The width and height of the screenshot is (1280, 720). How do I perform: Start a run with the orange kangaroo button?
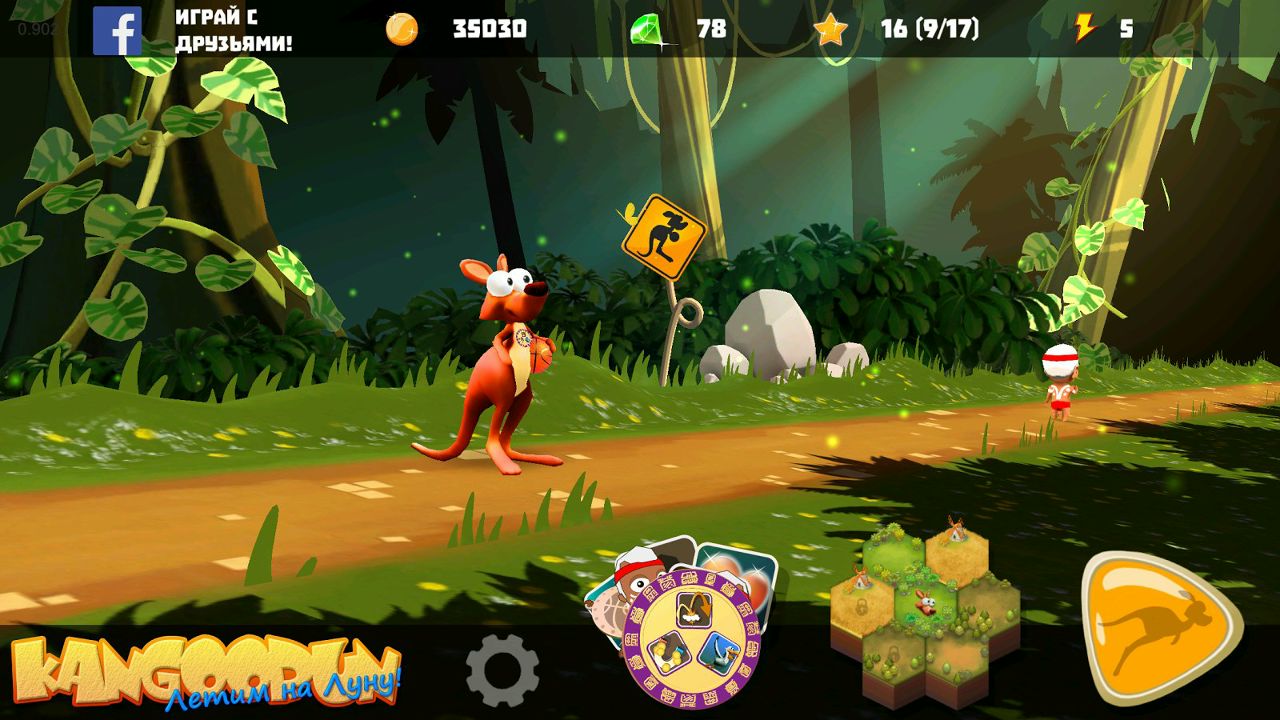coord(1160,628)
